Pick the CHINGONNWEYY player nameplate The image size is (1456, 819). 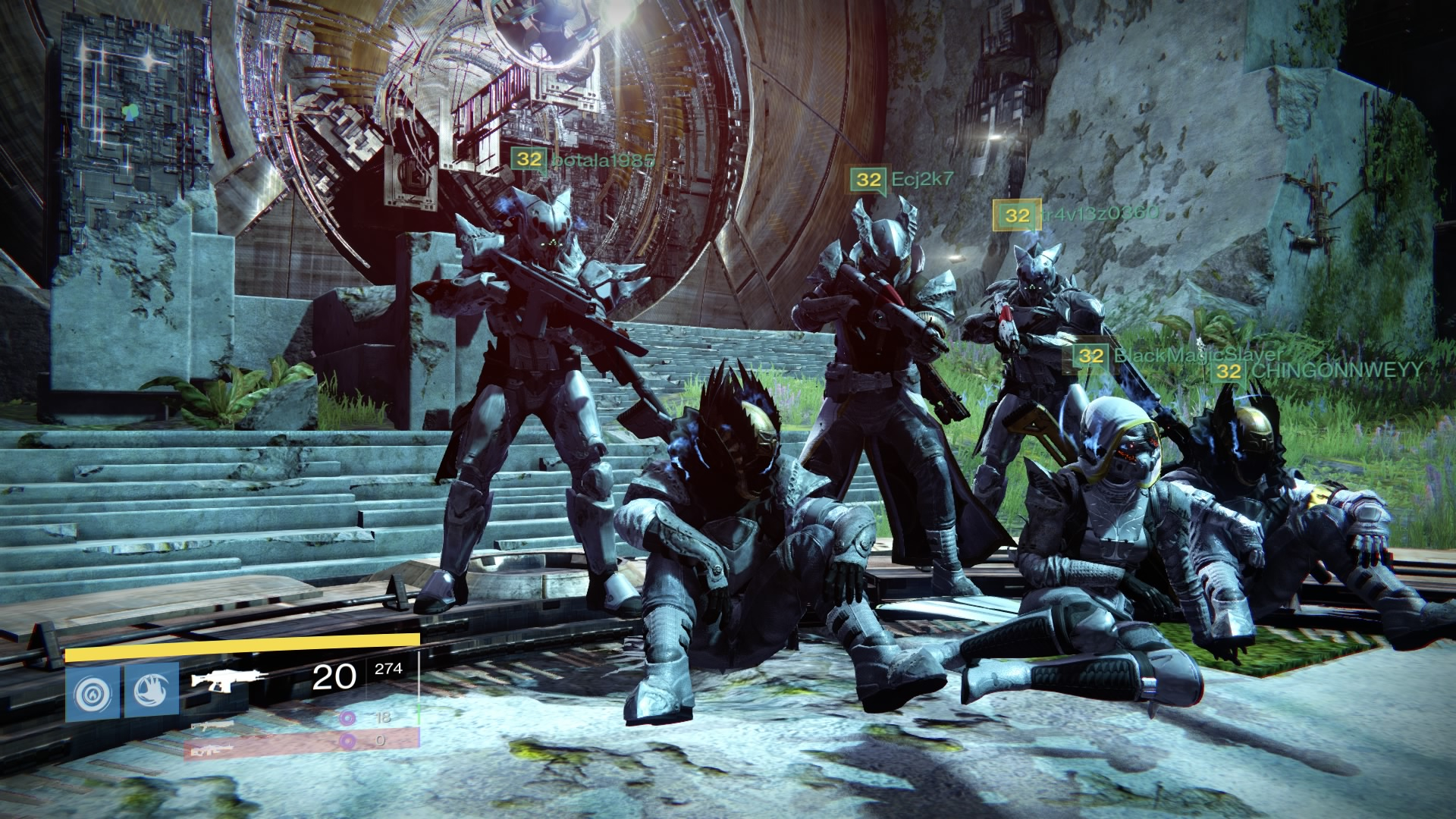(x=1316, y=371)
